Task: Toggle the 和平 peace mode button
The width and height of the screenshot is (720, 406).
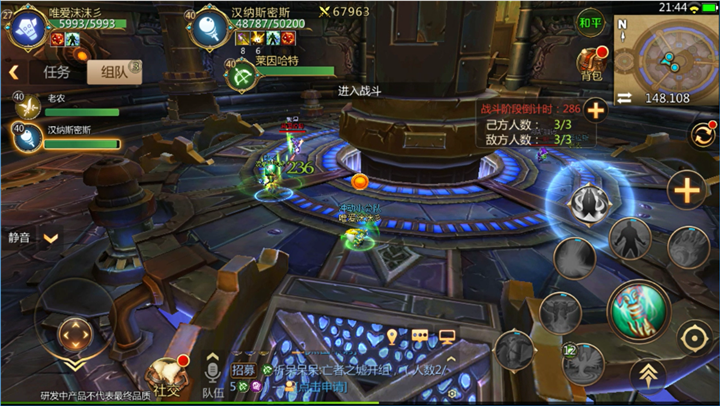Action: (x=591, y=23)
